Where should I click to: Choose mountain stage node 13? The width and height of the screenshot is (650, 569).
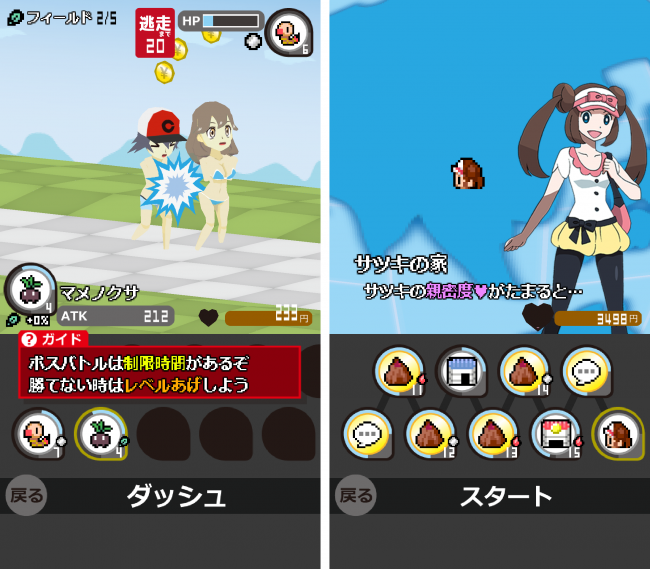coord(493,434)
